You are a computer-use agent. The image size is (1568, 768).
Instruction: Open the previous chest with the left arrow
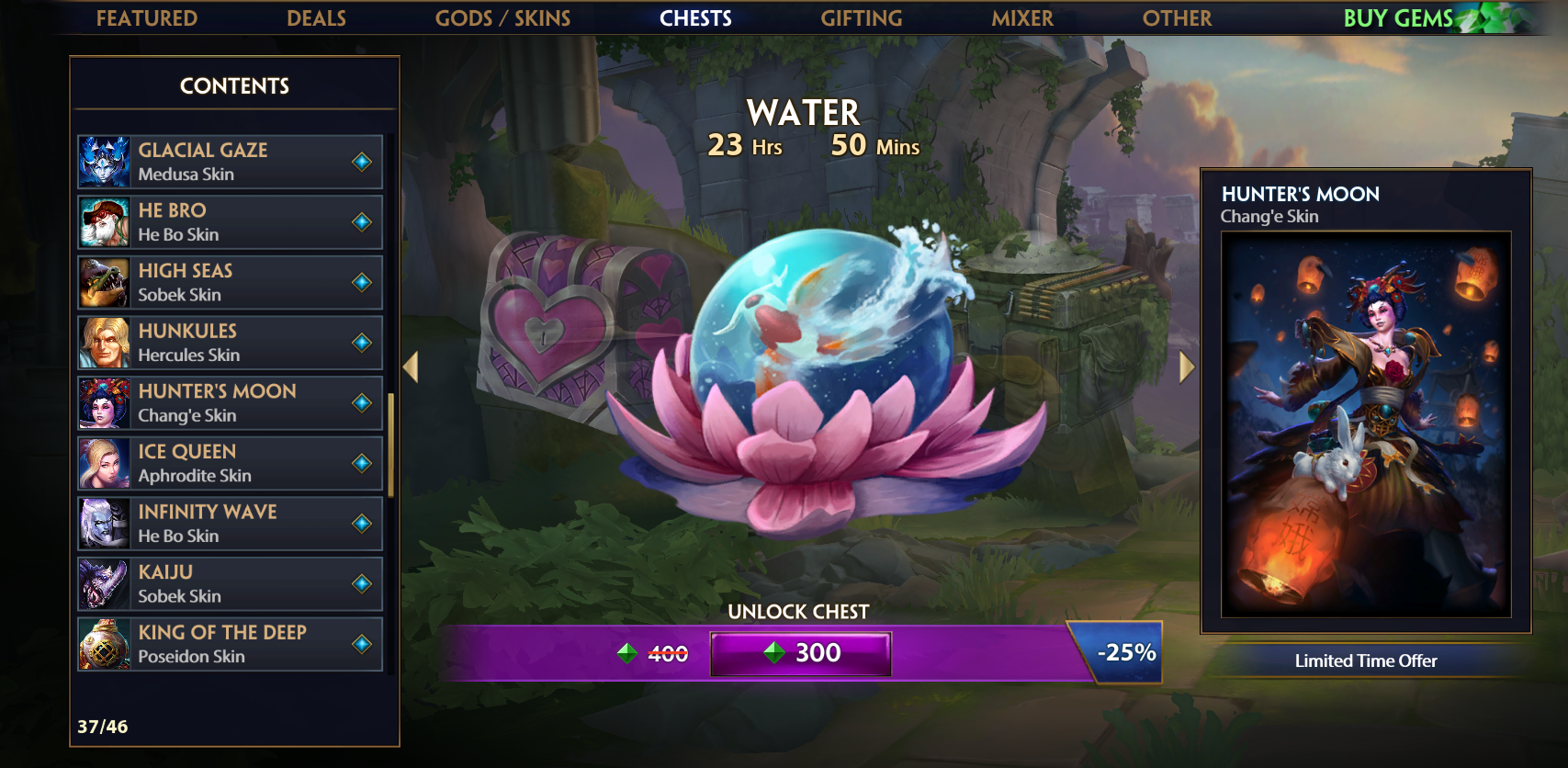(411, 367)
